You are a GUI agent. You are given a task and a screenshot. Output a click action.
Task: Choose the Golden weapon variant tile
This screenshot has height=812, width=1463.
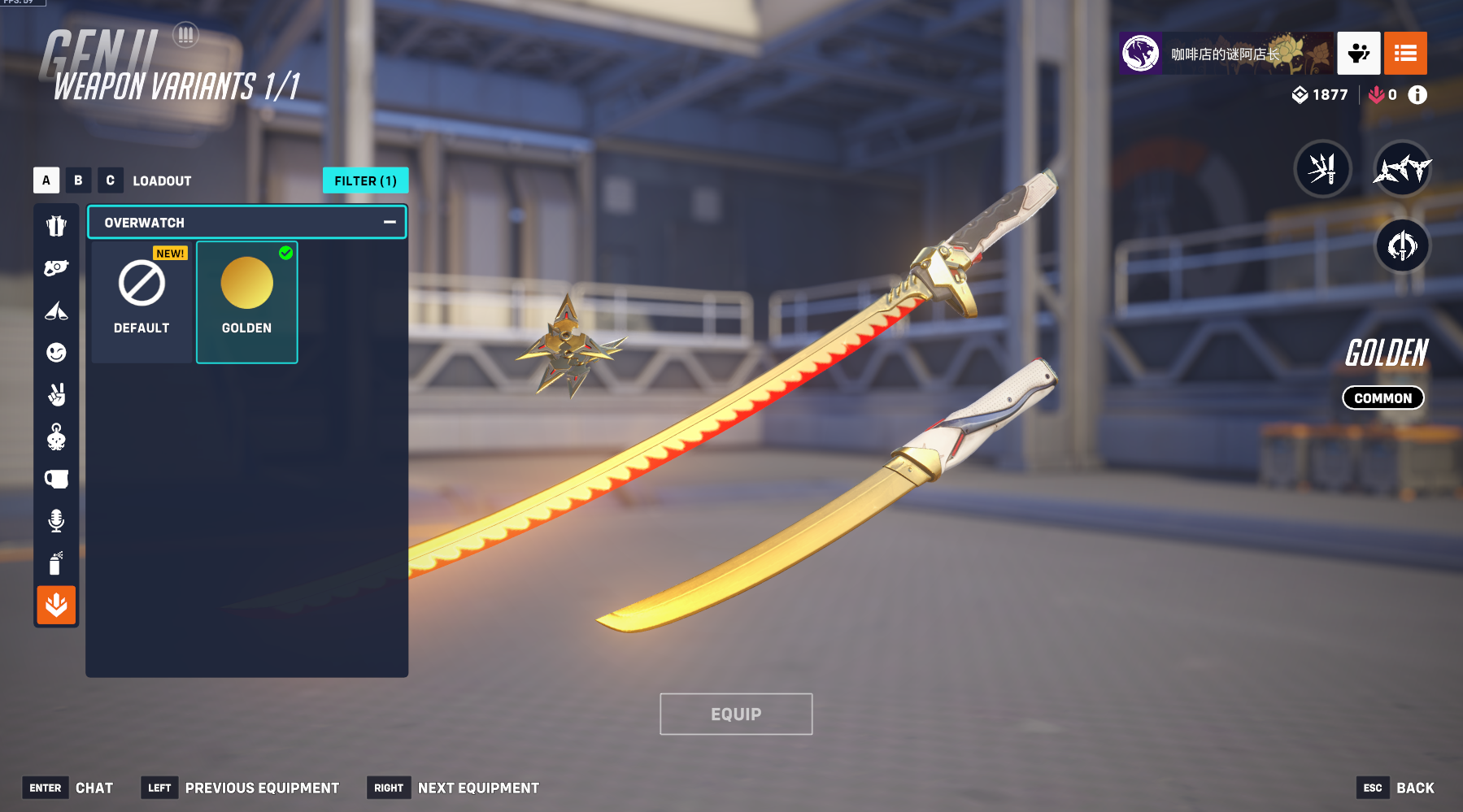point(246,302)
